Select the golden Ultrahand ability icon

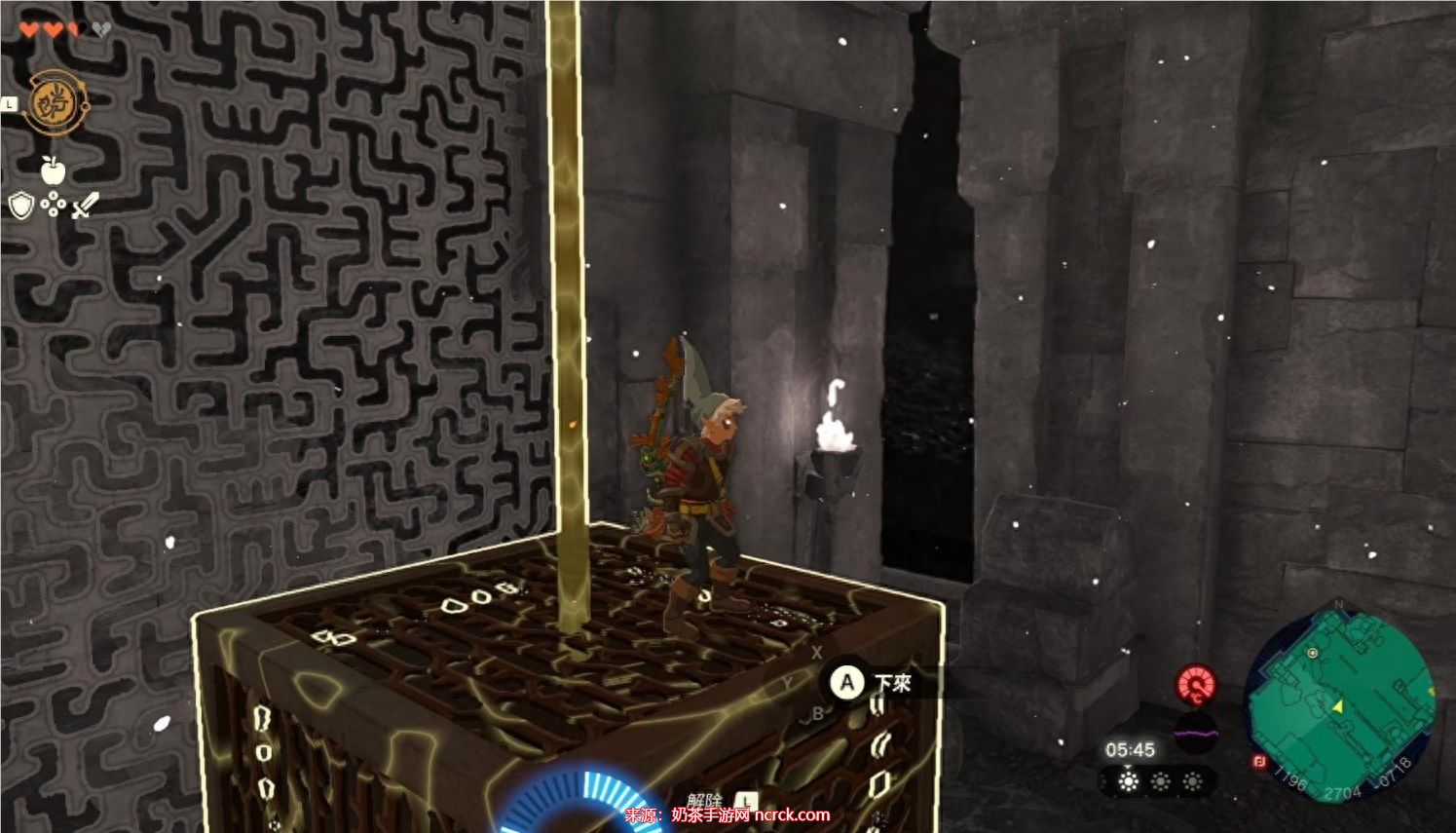tap(53, 102)
